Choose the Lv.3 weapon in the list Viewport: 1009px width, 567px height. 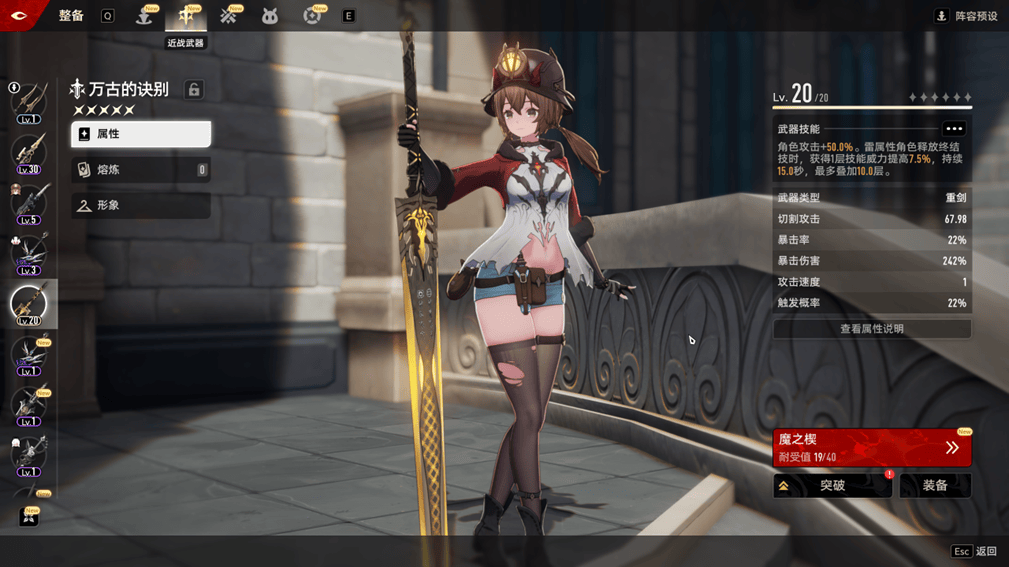click(x=28, y=254)
